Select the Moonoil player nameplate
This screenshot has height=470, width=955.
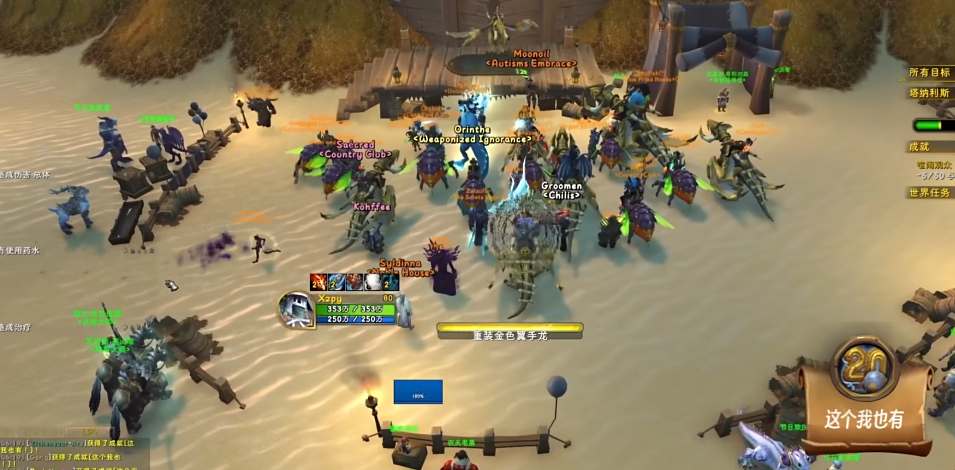pyautogui.click(x=531, y=53)
